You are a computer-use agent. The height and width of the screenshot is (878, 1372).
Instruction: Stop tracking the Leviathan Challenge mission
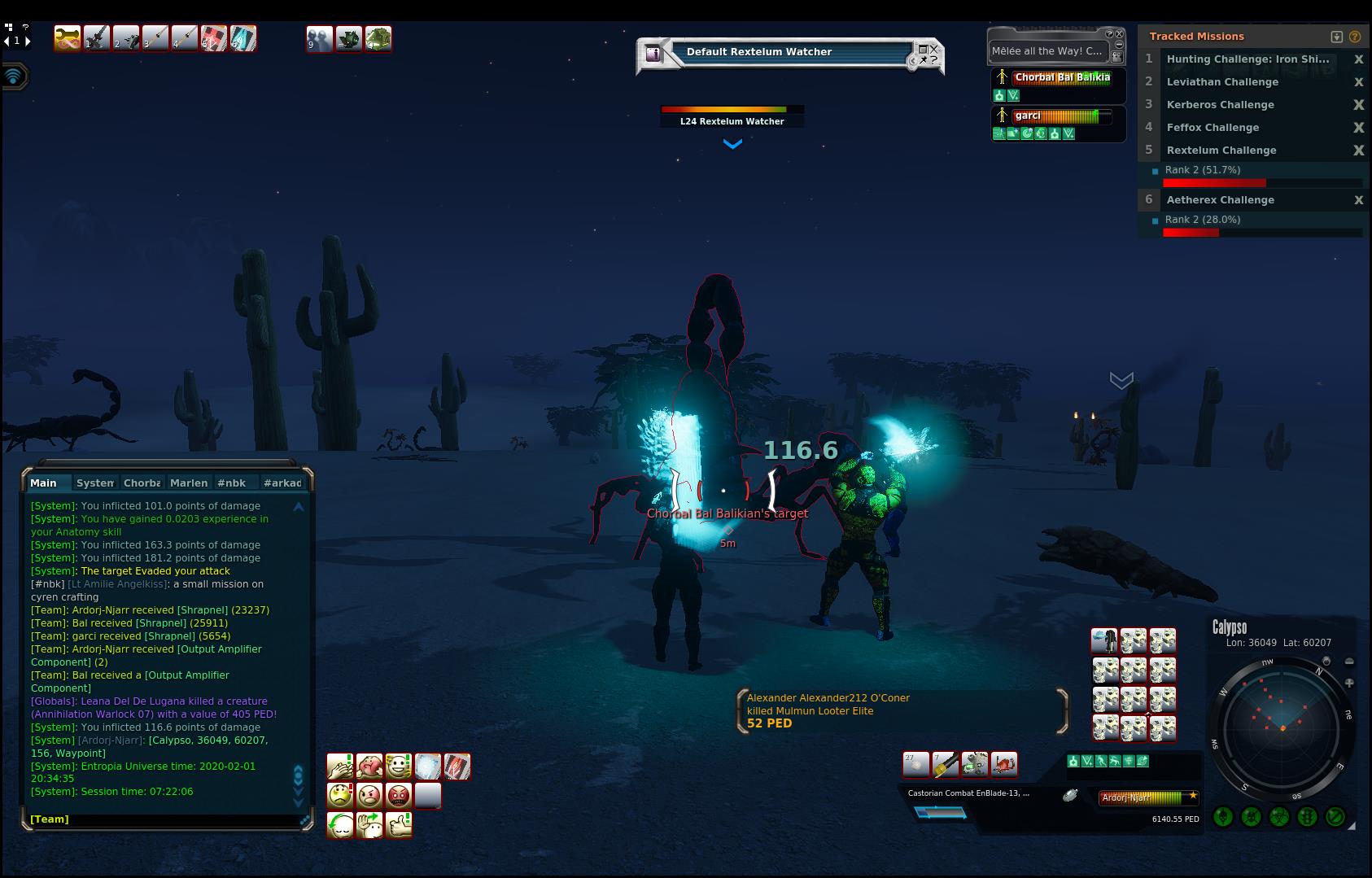[x=1357, y=82]
